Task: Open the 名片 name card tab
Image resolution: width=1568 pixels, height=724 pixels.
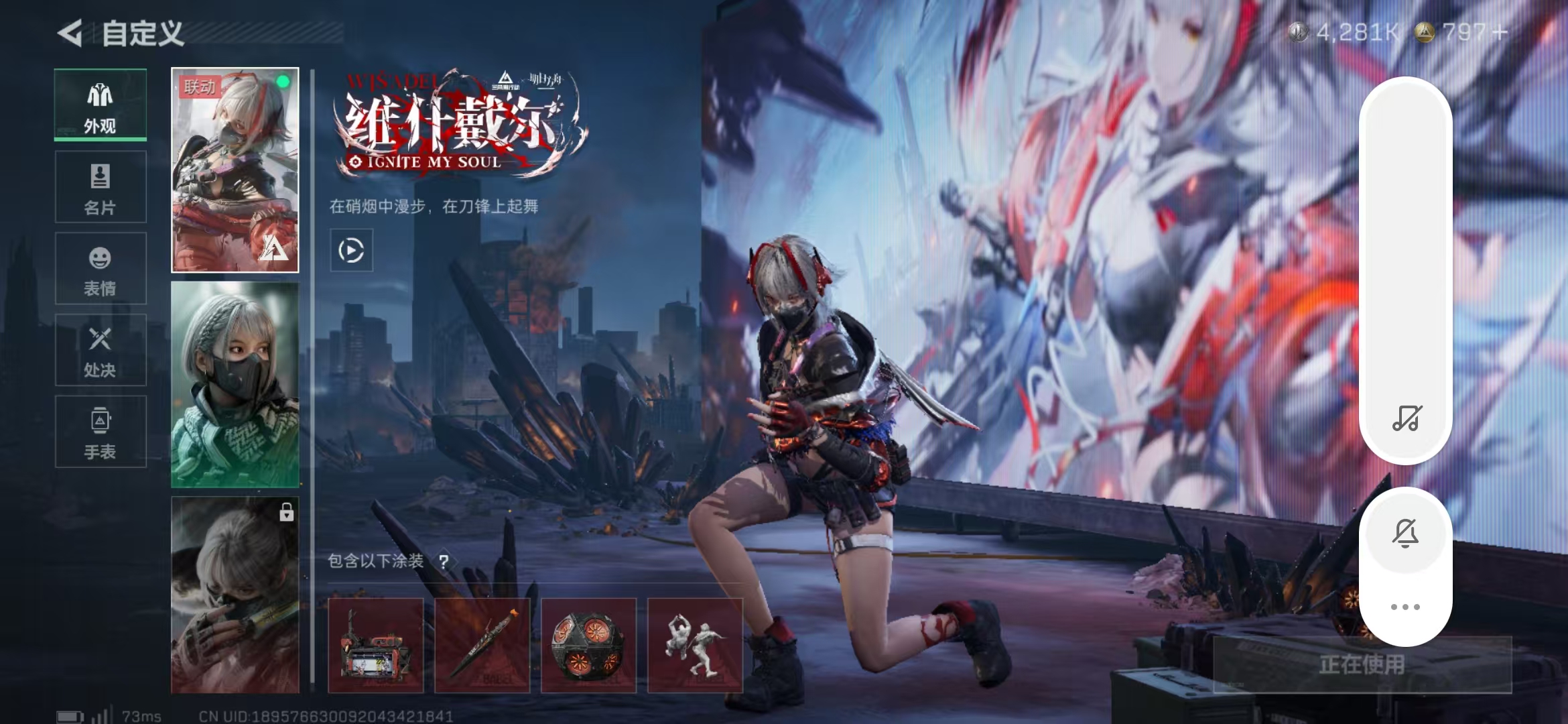Action: [101, 187]
